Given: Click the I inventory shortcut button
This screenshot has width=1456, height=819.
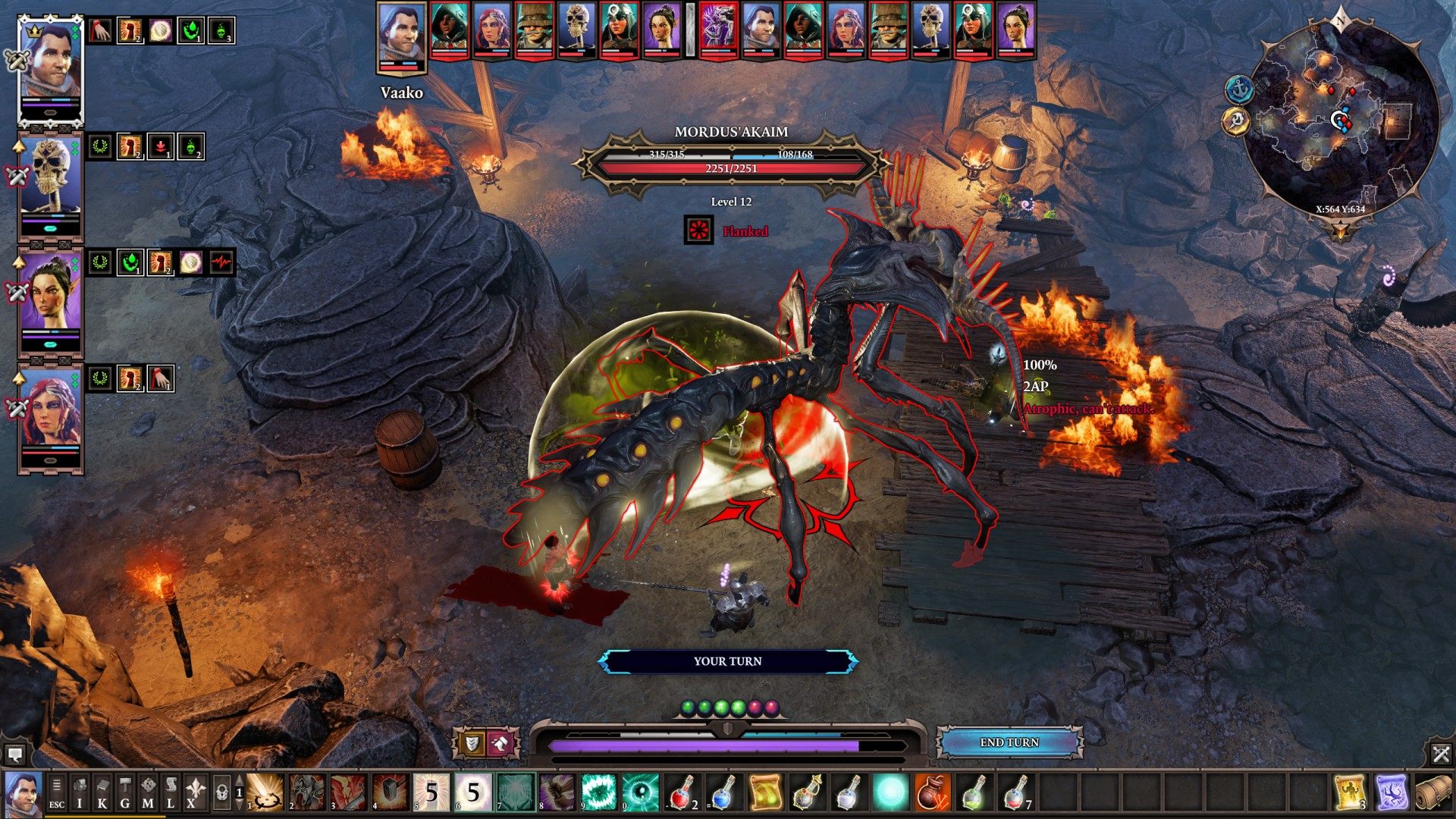Looking at the screenshot, I should [x=80, y=791].
